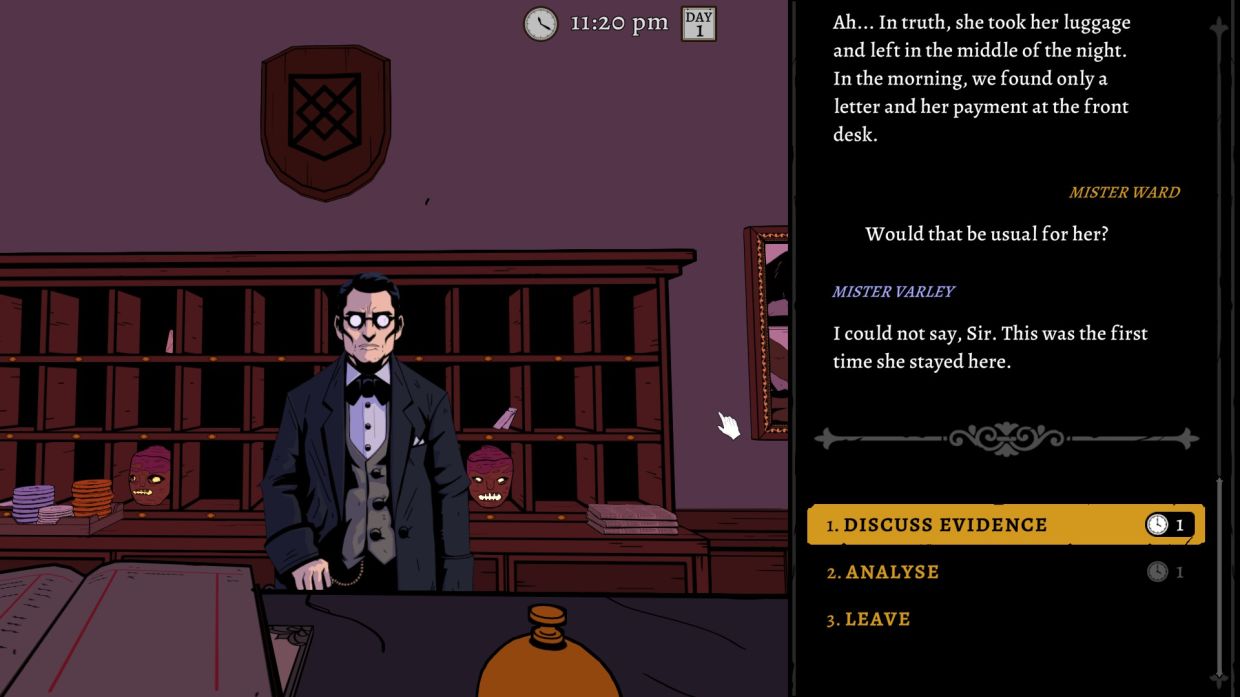The image size is (1240, 697).
Task: Open the Day 1 calendar icon
Action: point(699,23)
